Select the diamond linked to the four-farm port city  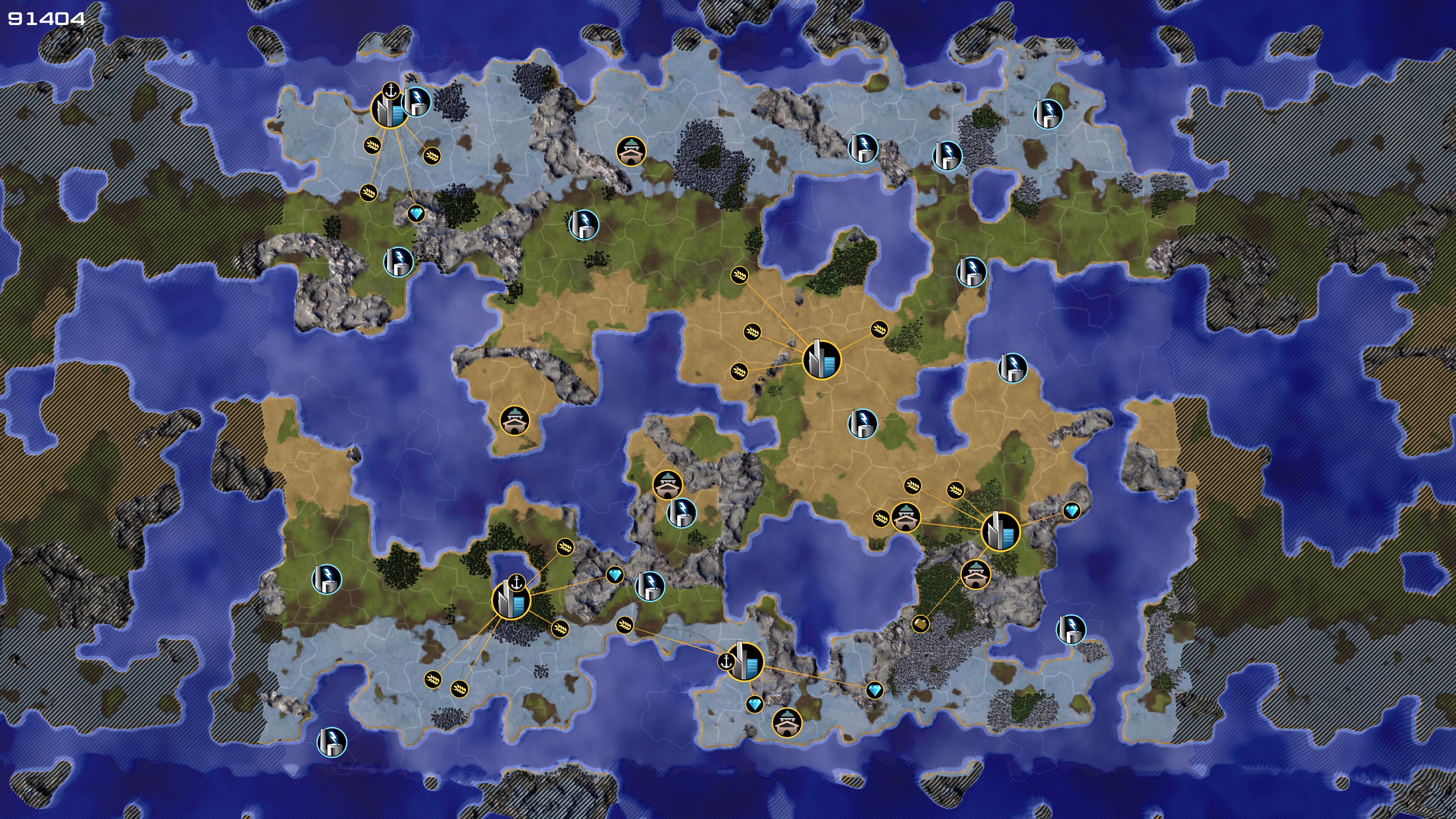[614, 576]
